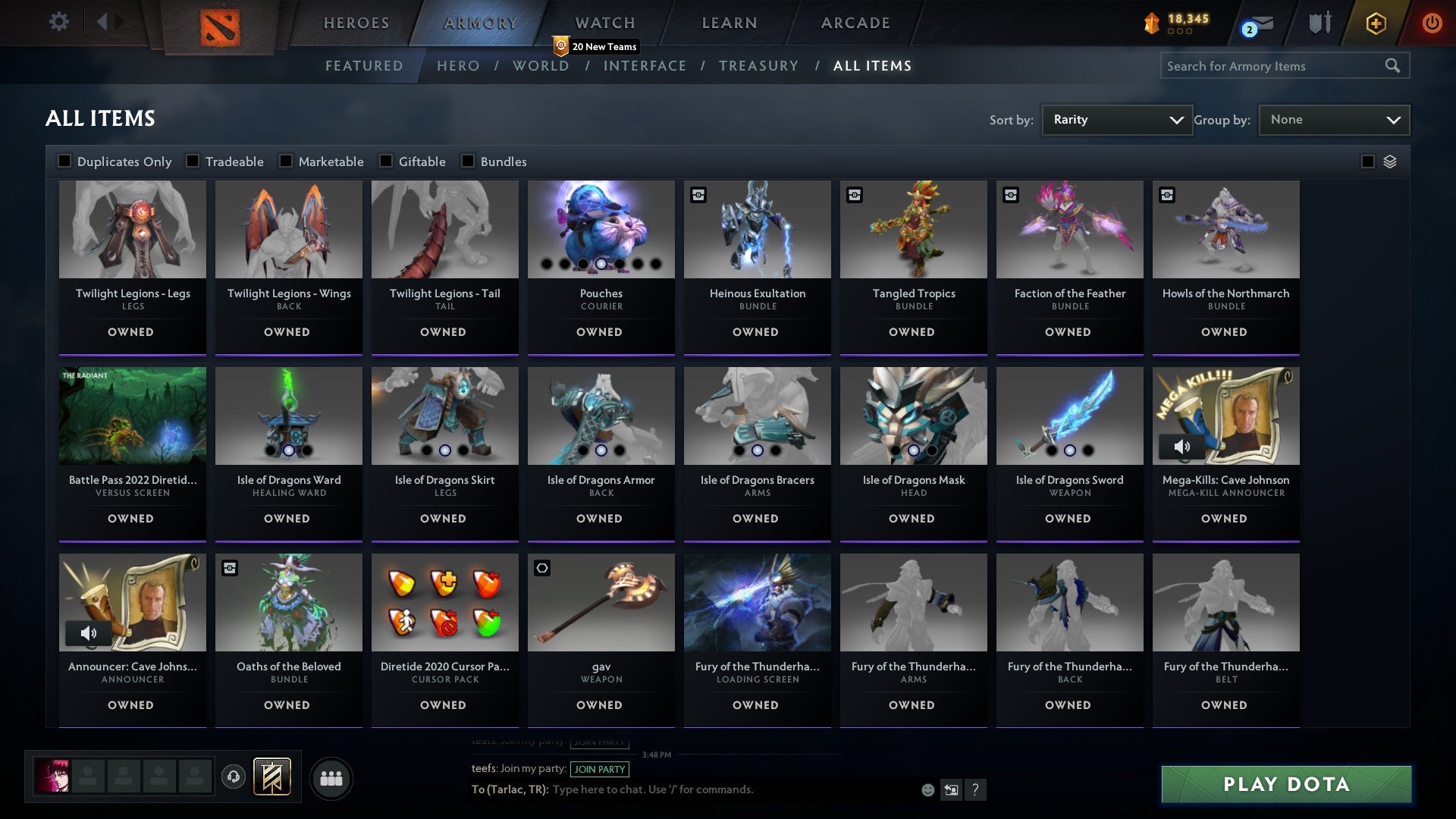The height and width of the screenshot is (819, 1456).
Task: Open the Sort by Rarity dropdown
Action: click(x=1116, y=119)
